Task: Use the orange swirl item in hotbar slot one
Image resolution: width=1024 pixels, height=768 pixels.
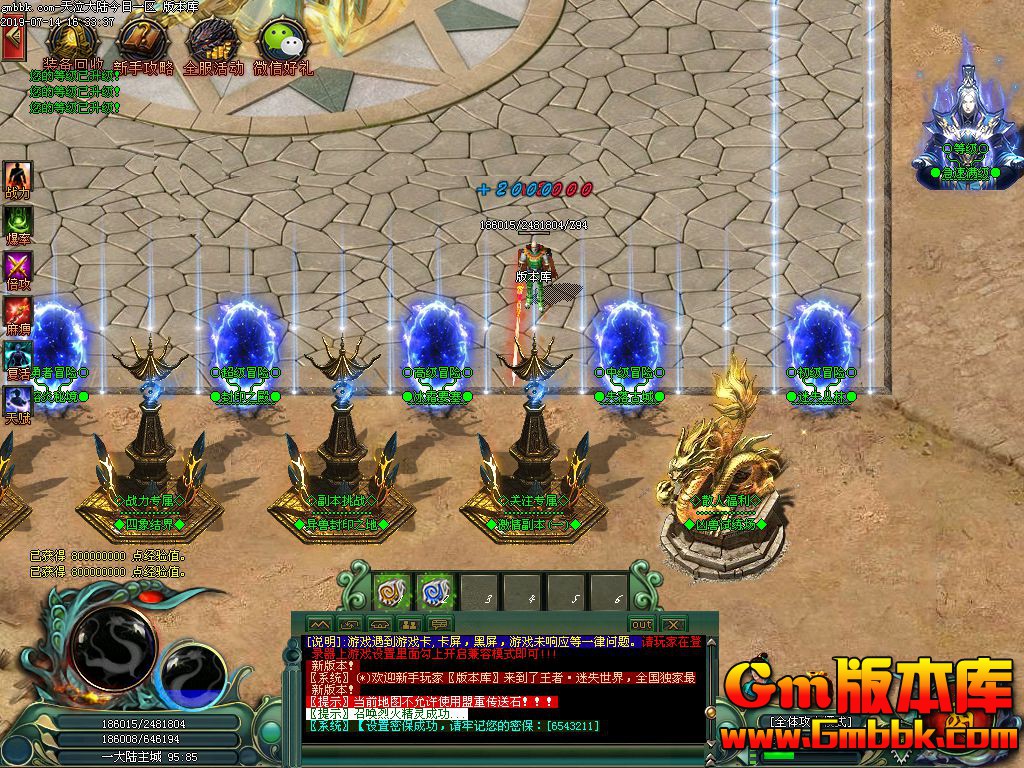Action: coord(393,592)
